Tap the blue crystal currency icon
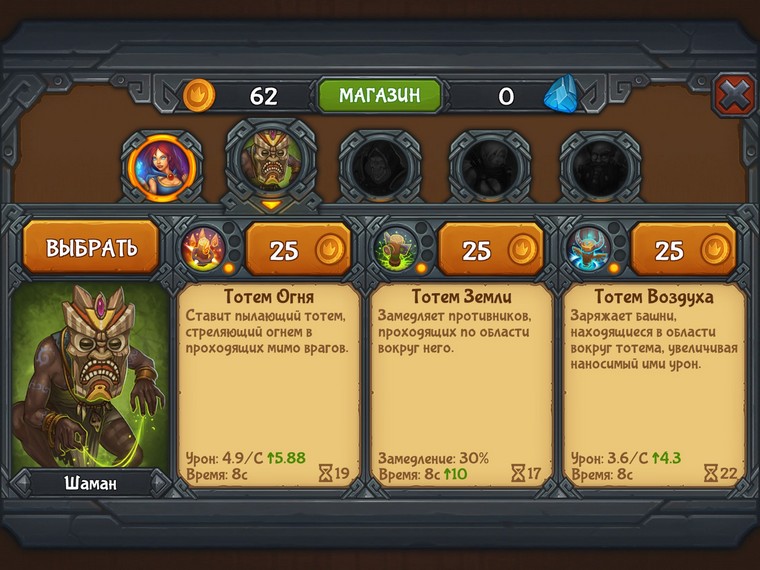The width and height of the screenshot is (760, 570). 562,96
